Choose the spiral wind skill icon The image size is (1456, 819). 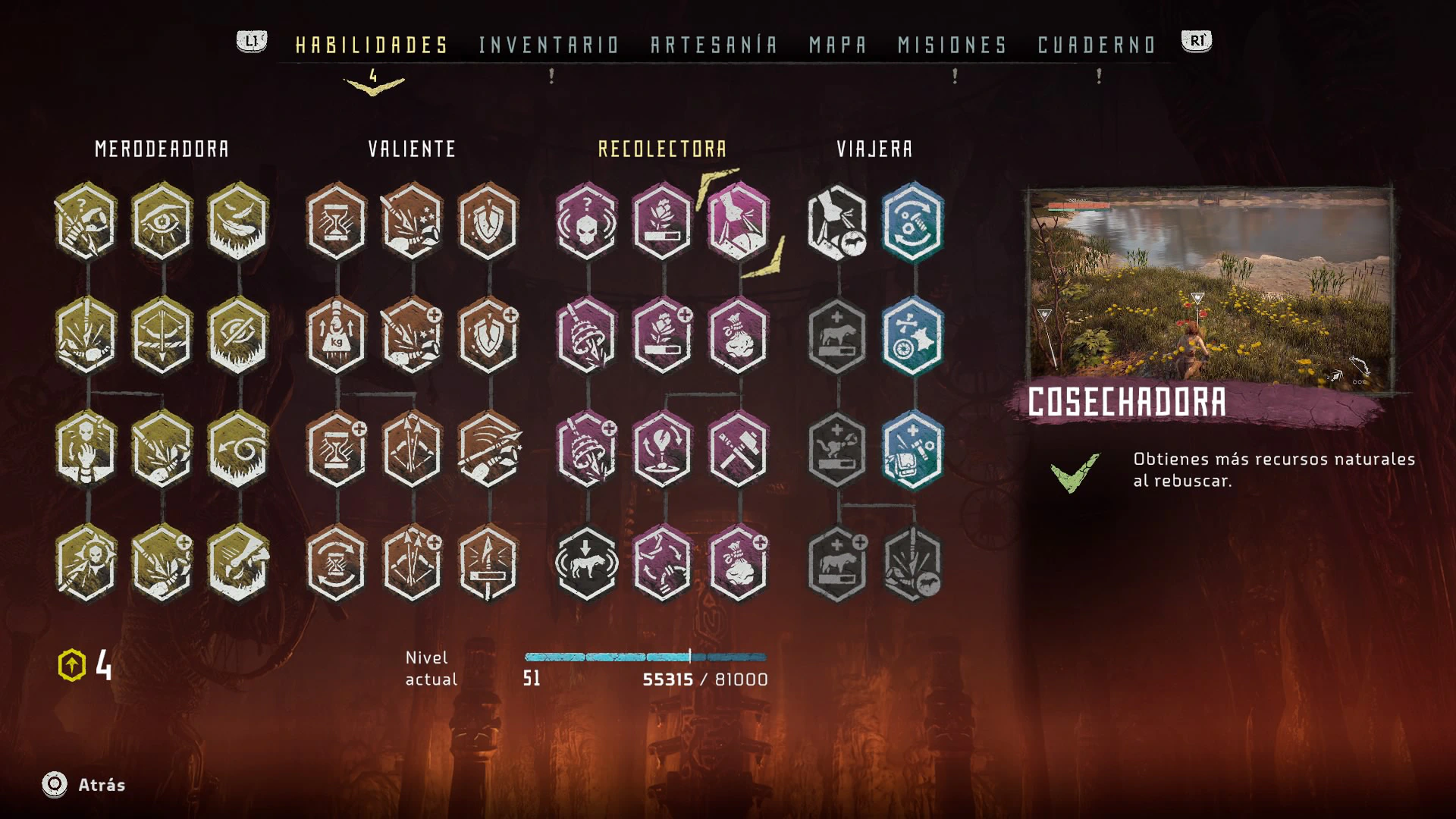238,450
